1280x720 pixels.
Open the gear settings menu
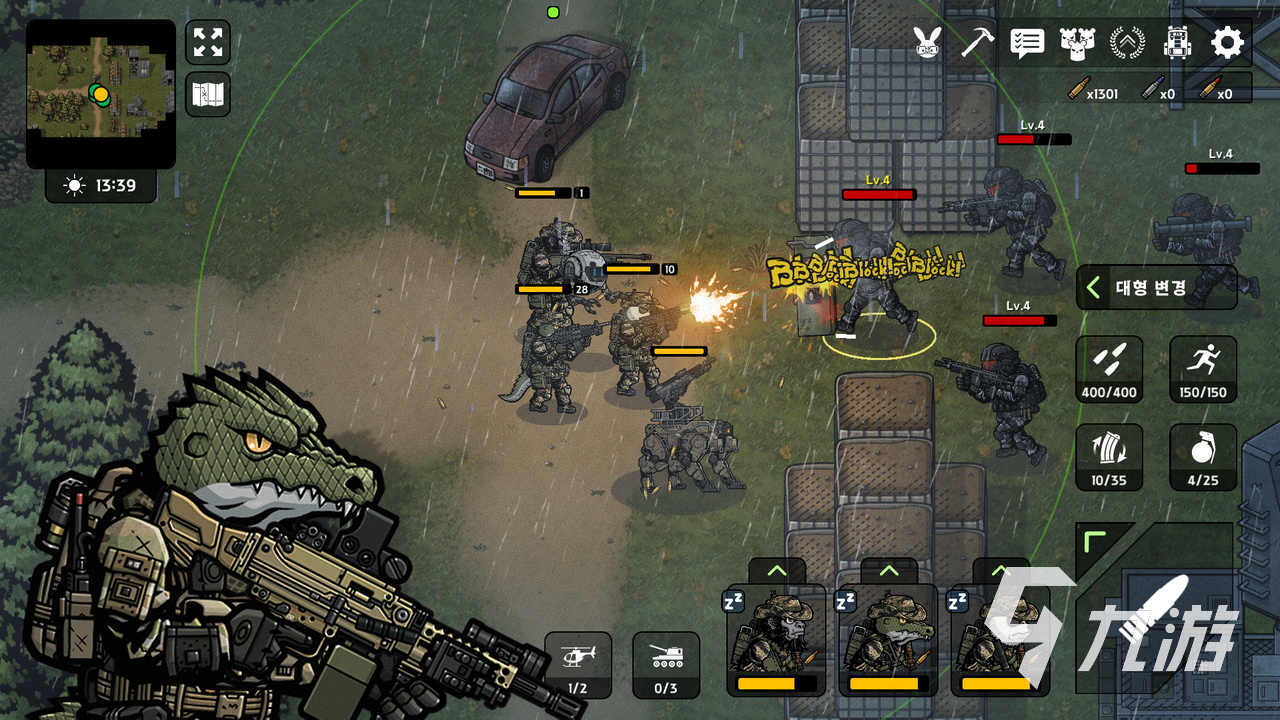tap(1227, 43)
